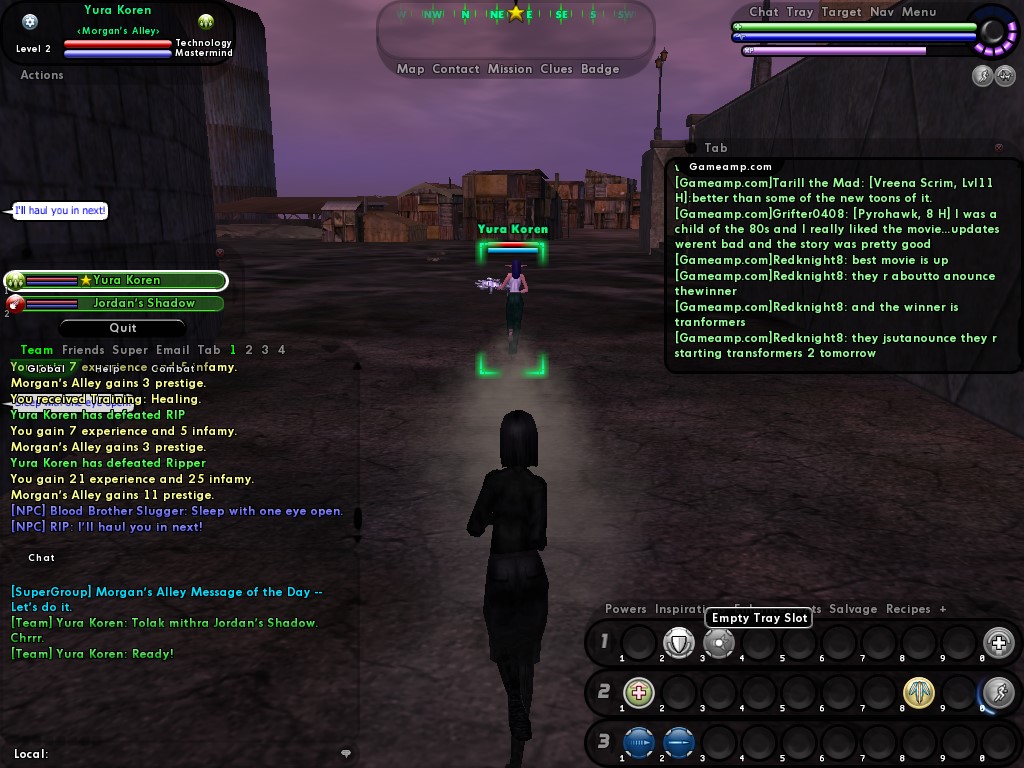
Task: Switch chat to the Combat tab
Action: (x=173, y=369)
